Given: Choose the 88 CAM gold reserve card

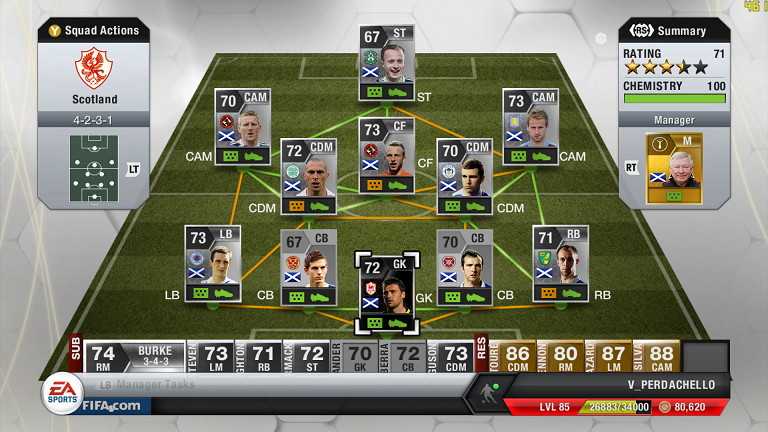Looking at the screenshot, I should (662, 354).
